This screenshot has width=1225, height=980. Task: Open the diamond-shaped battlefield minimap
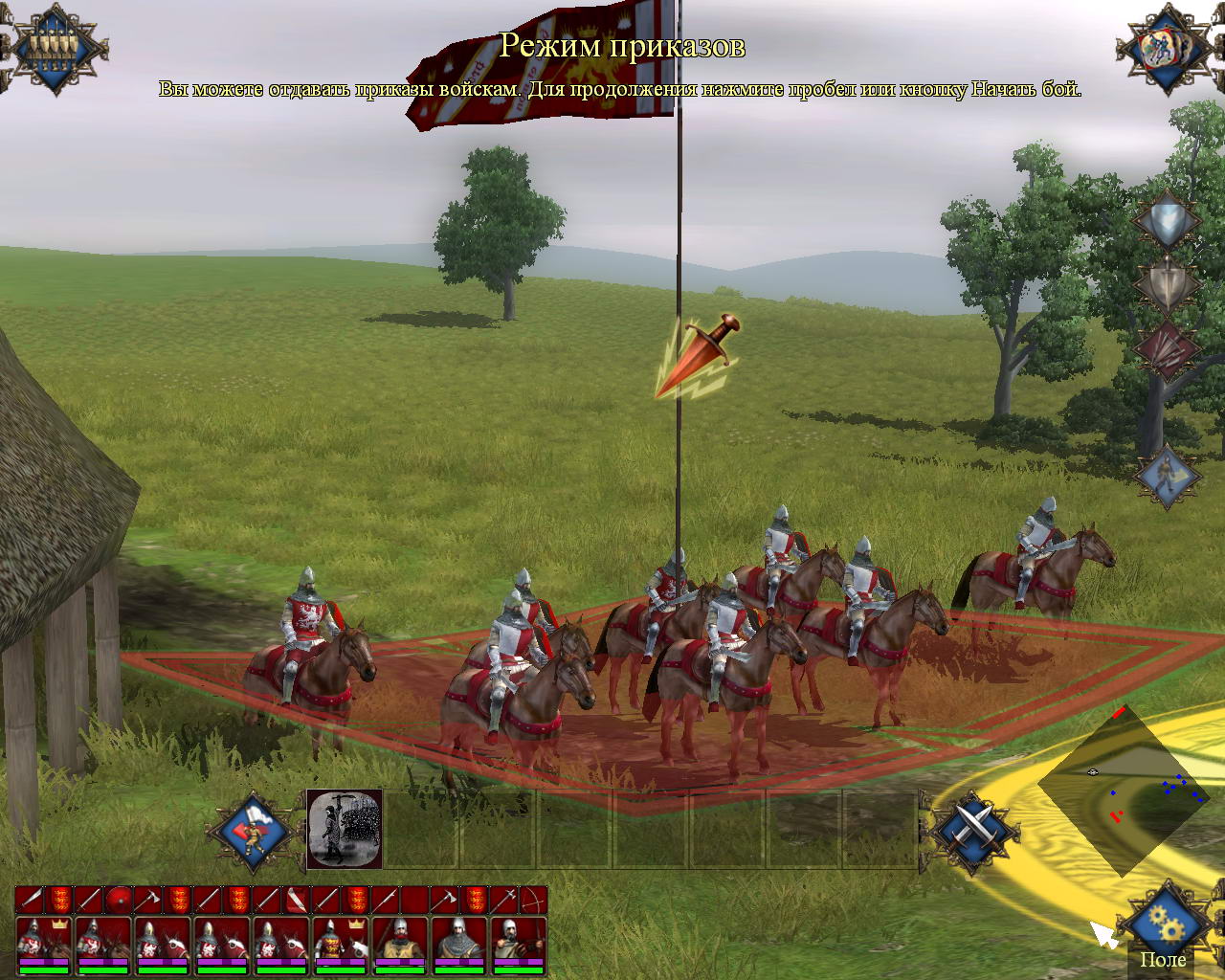click(x=1122, y=790)
